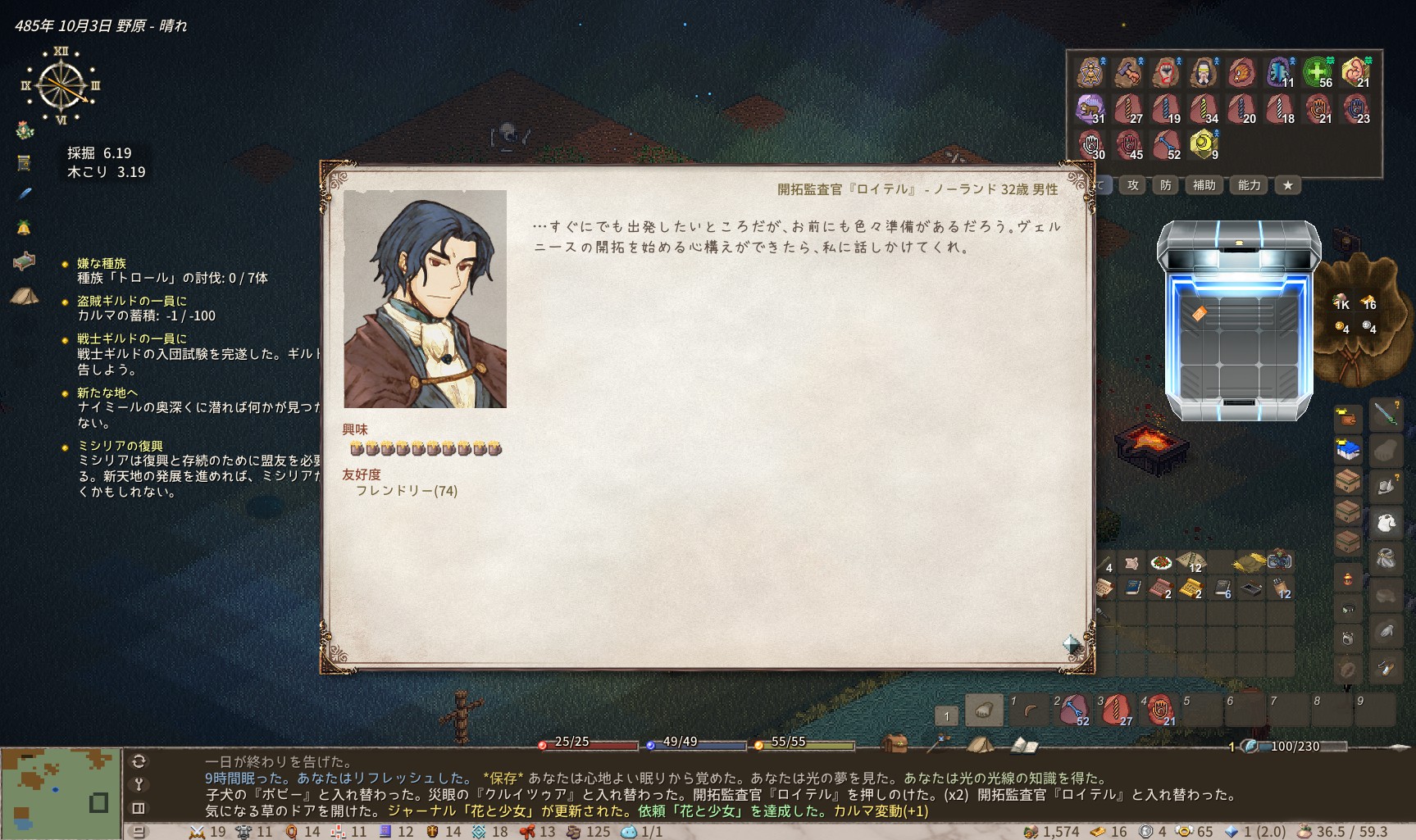Open the blue-roofed storage container icon
Screen dimensions: 1416x840
(x=1348, y=450)
